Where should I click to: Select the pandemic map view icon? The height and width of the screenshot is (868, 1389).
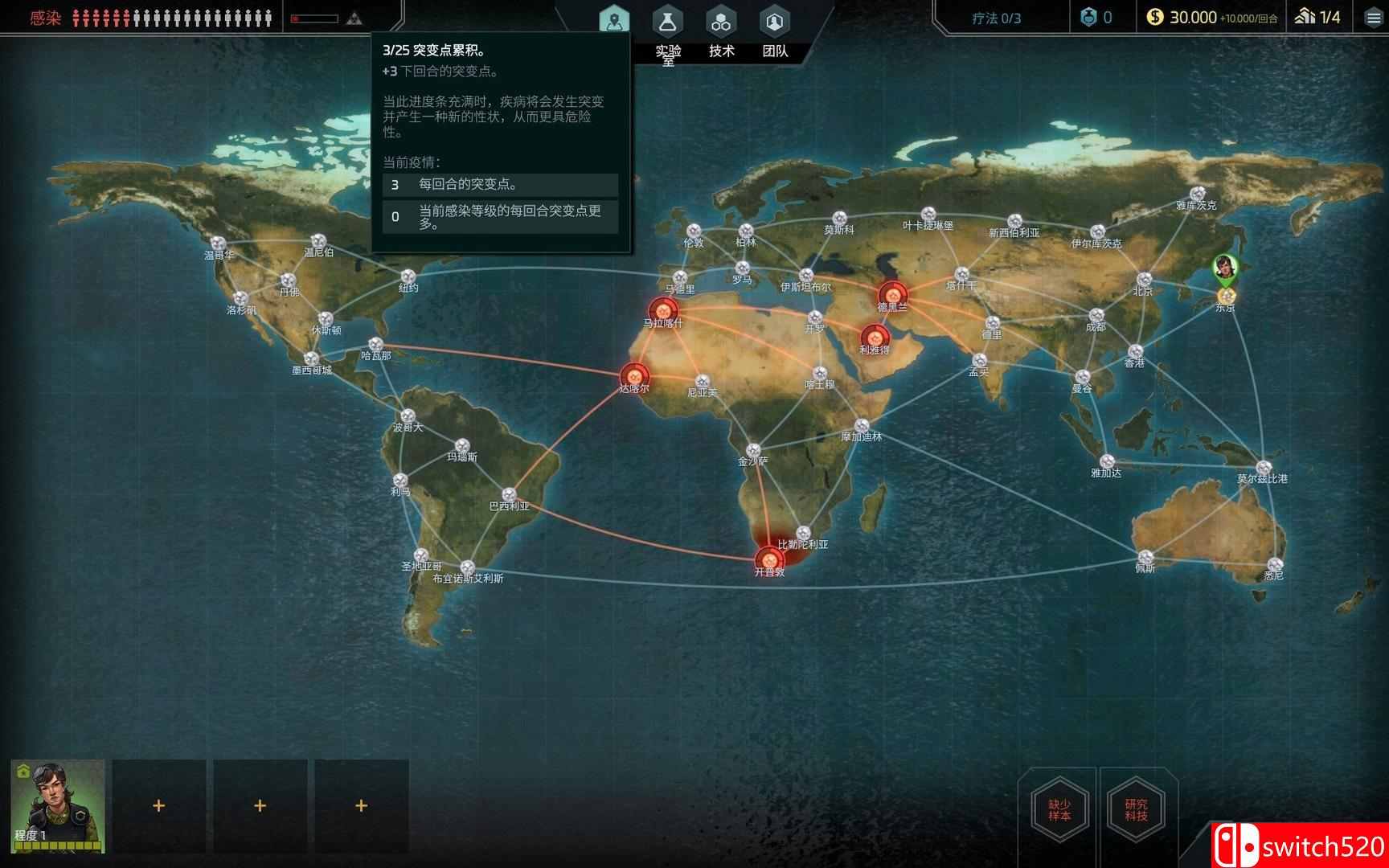click(x=615, y=18)
